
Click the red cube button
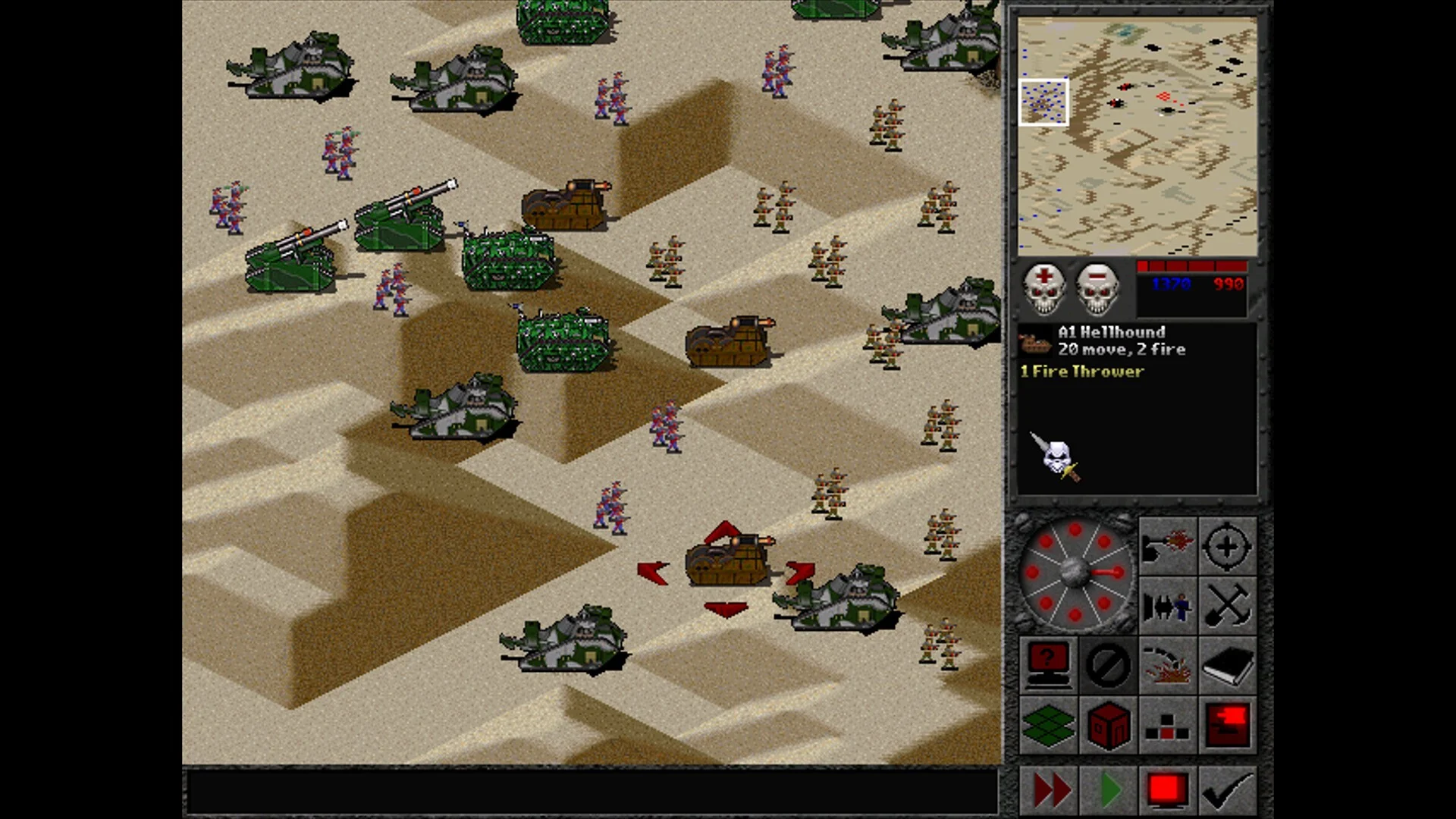click(x=1107, y=725)
